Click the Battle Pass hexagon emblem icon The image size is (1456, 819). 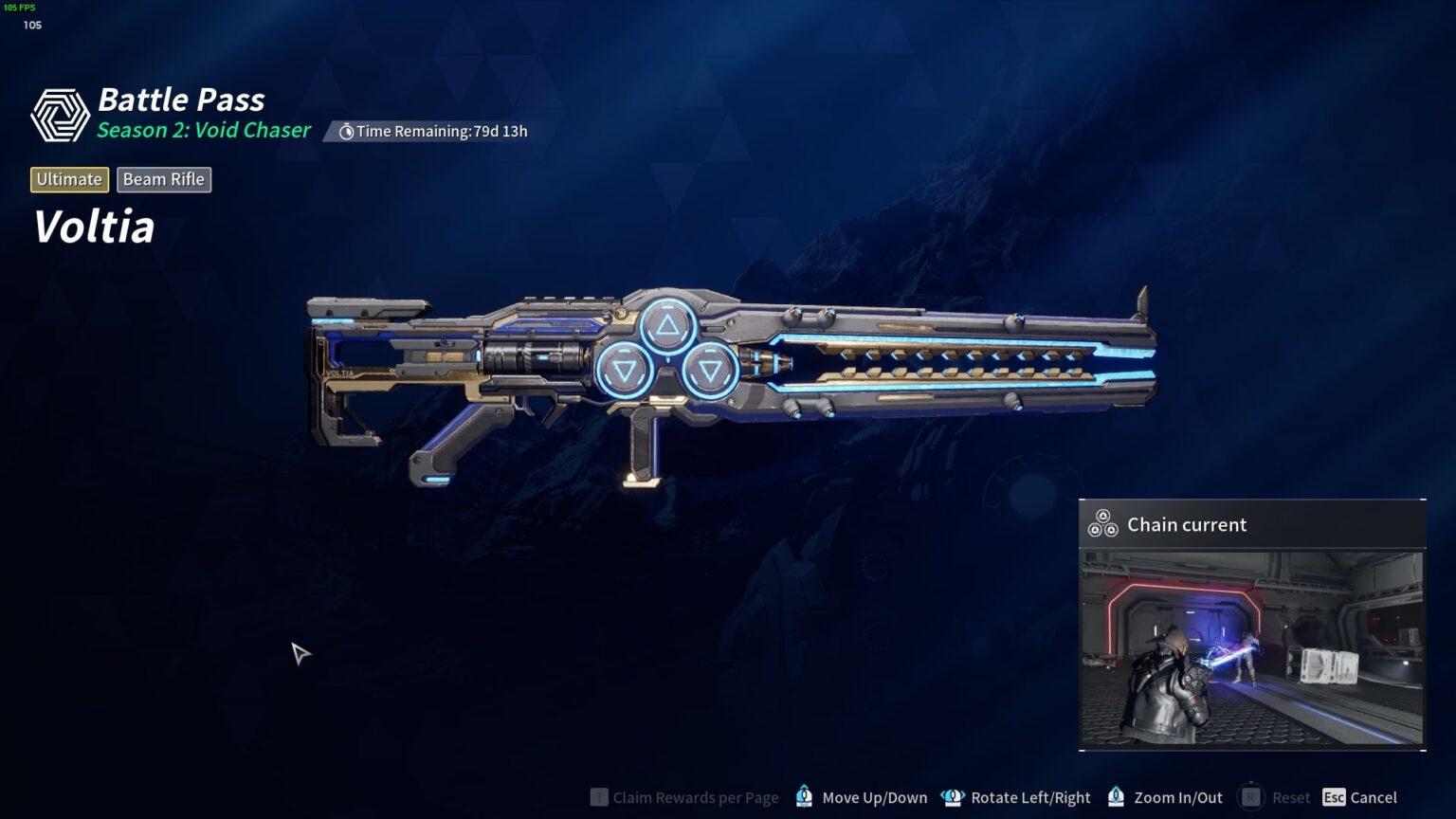[60, 114]
